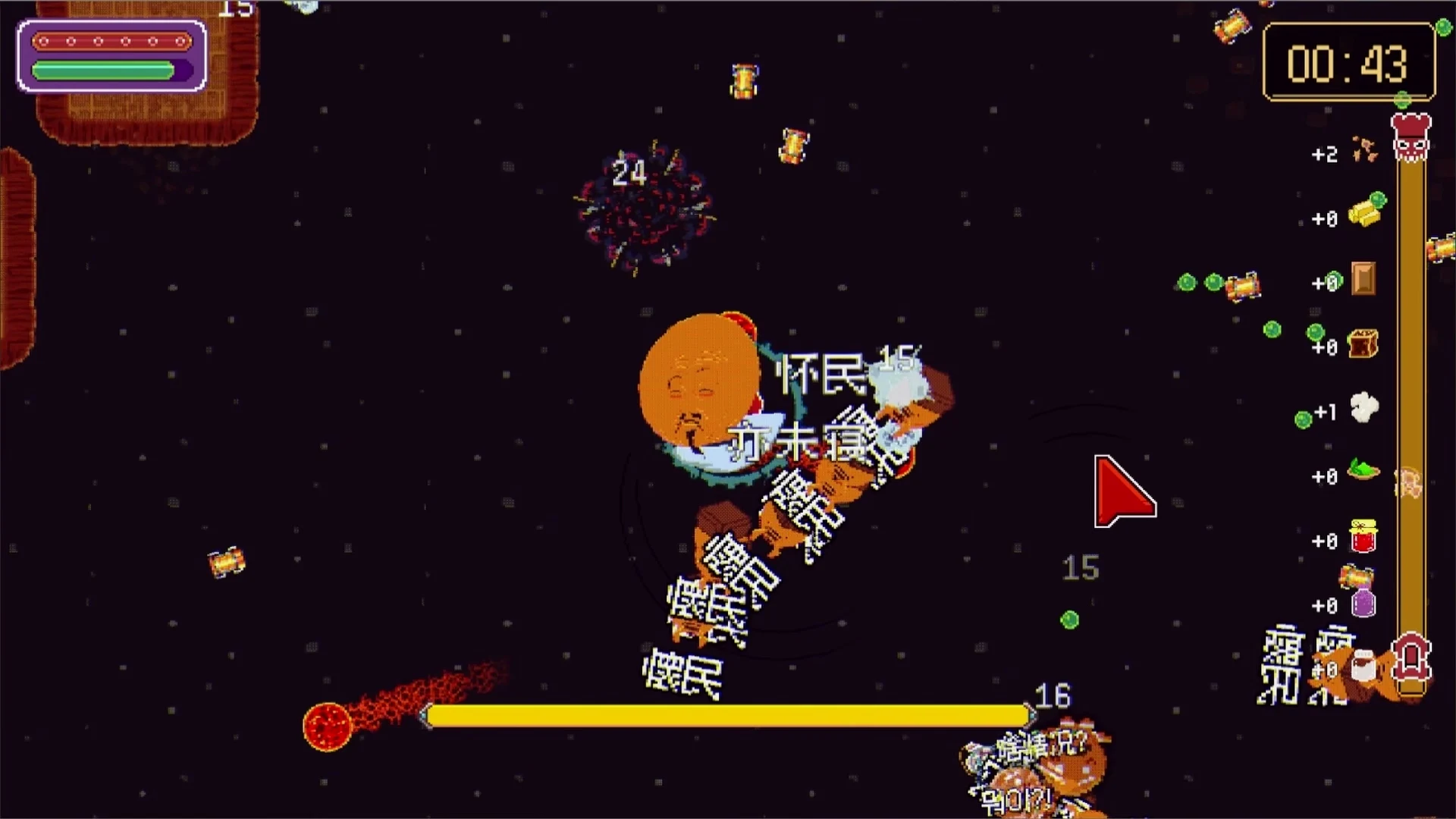This screenshot has height=819, width=1456.
Task: Click the red oven icon
Action: tap(1411, 658)
